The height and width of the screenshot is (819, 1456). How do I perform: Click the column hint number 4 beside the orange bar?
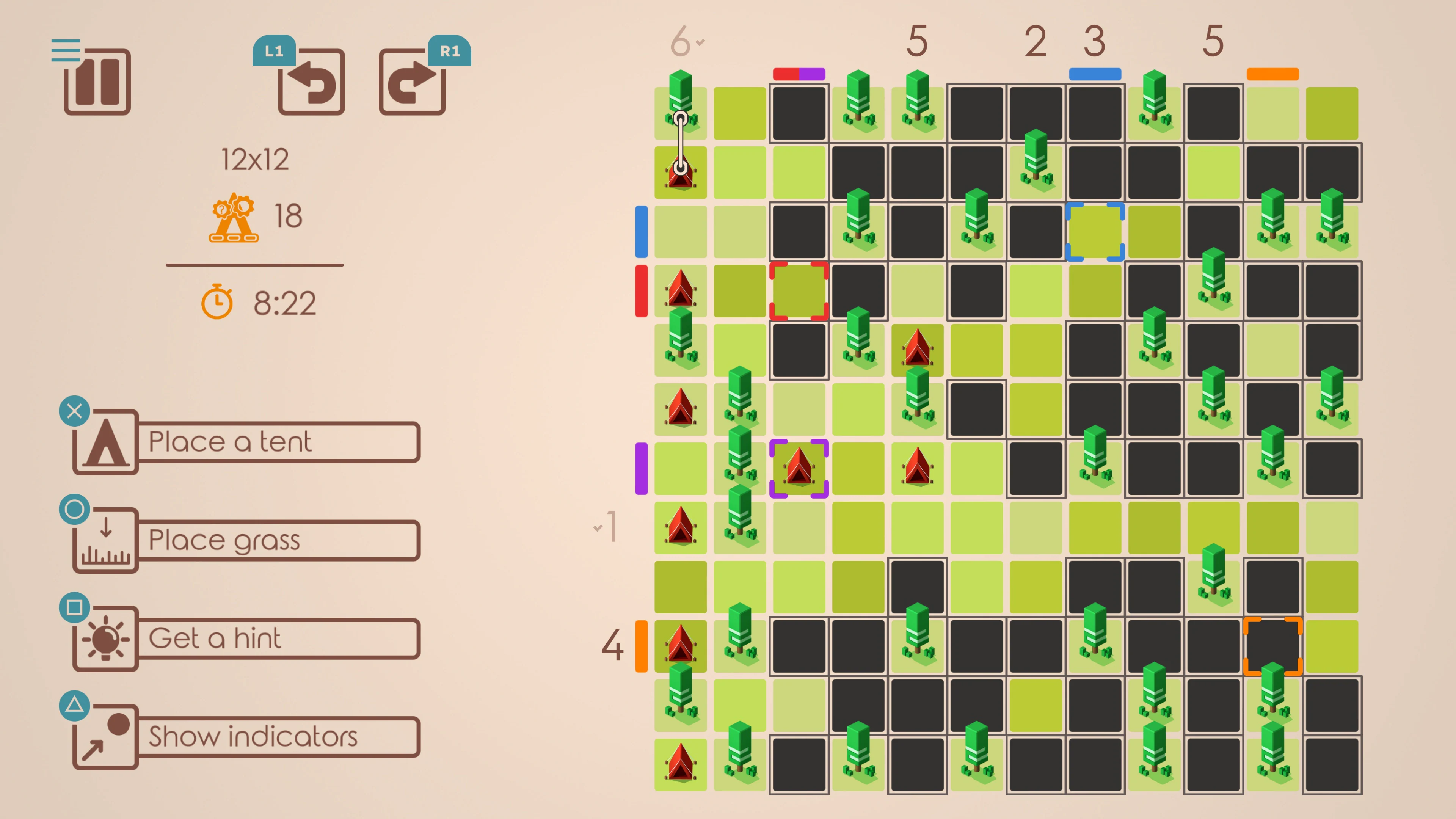pyautogui.click(x=613, y=645)
